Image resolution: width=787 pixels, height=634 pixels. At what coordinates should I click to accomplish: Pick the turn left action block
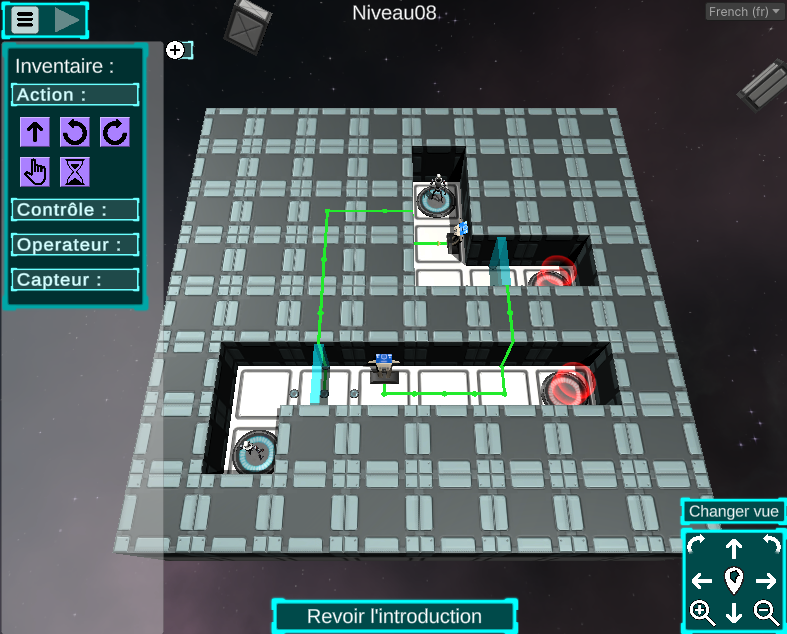[75, 132]
